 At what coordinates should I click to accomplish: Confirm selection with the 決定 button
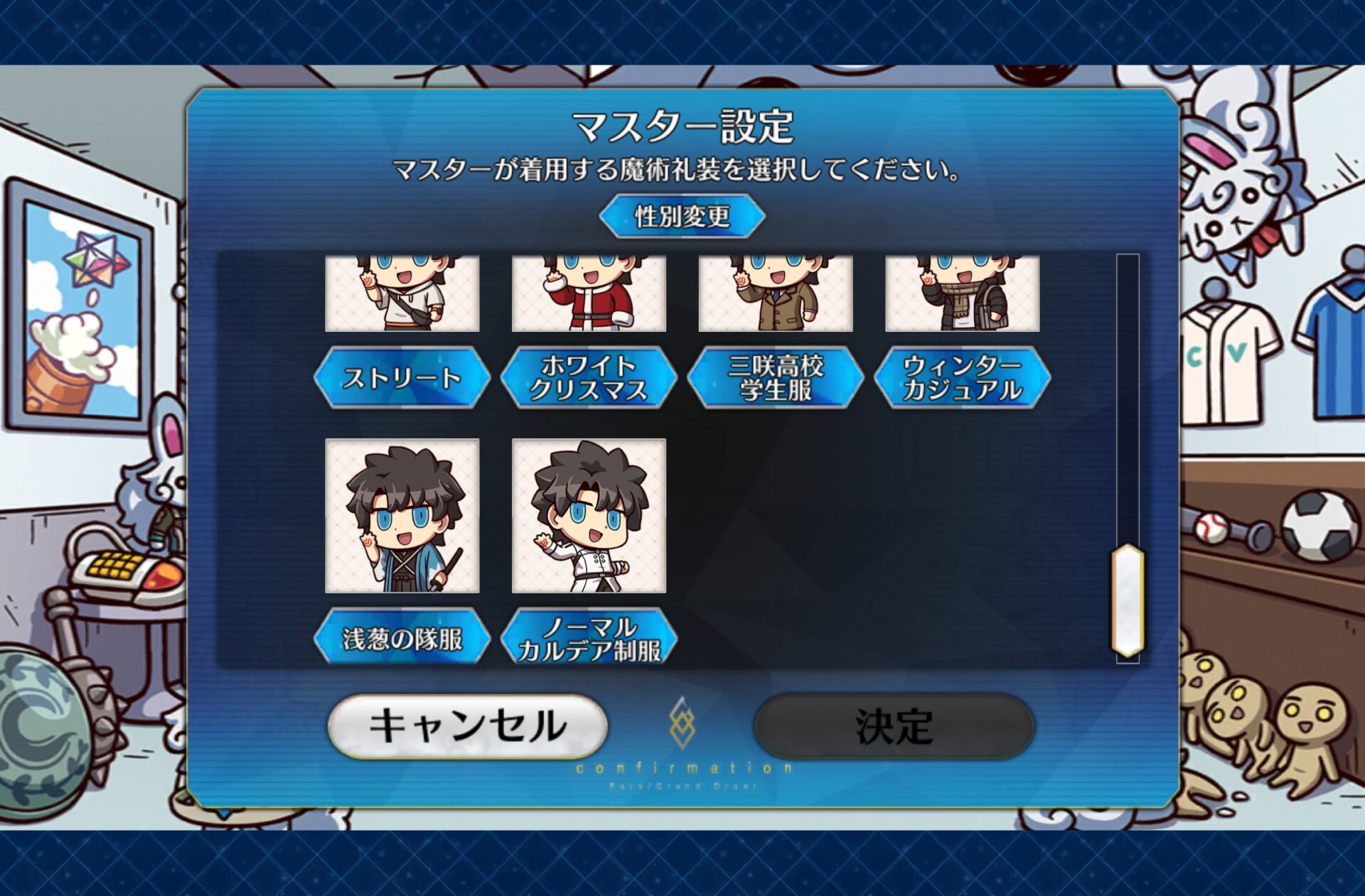click(894, 725)
